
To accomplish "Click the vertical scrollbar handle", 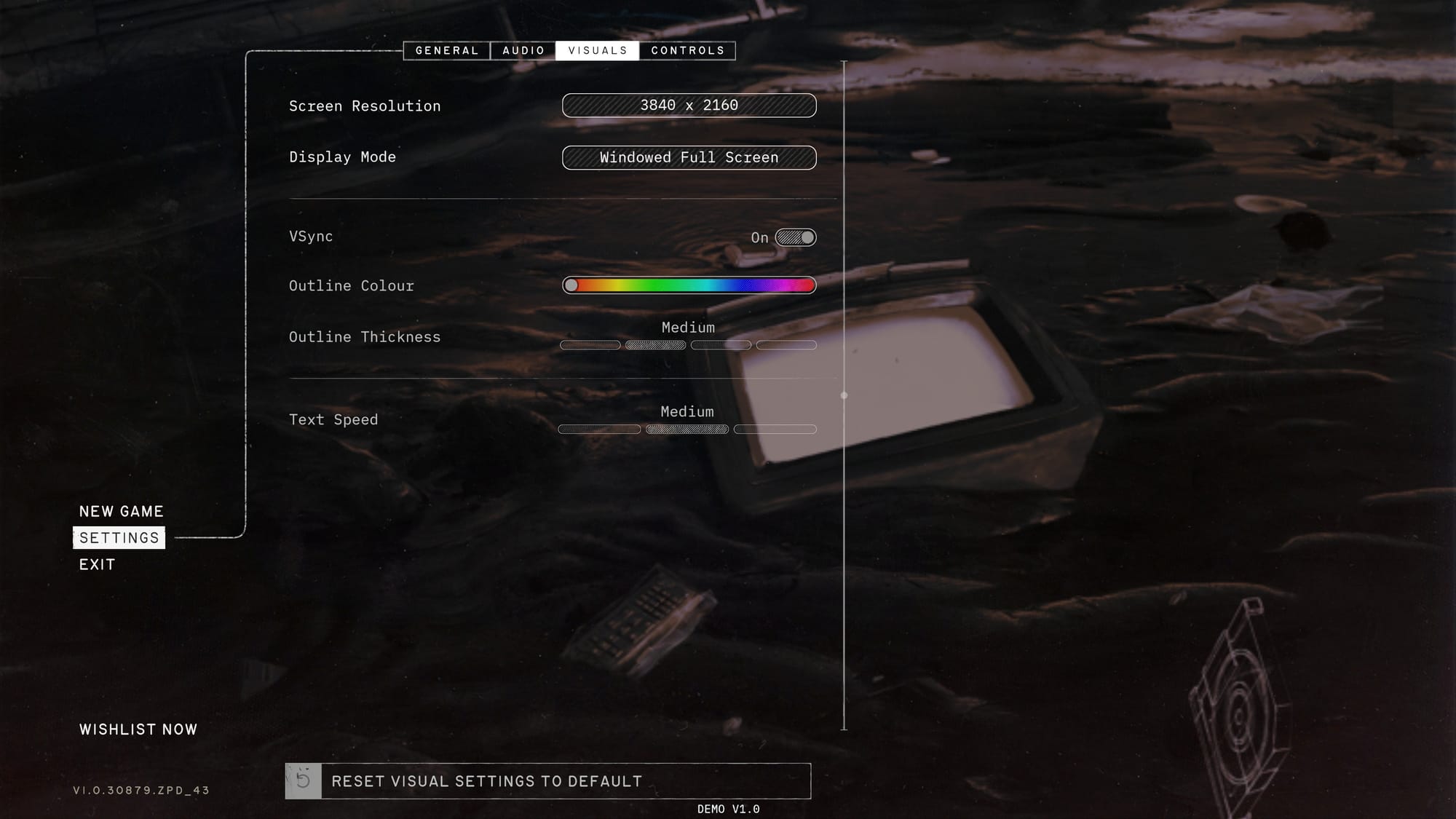I will 844,395.
